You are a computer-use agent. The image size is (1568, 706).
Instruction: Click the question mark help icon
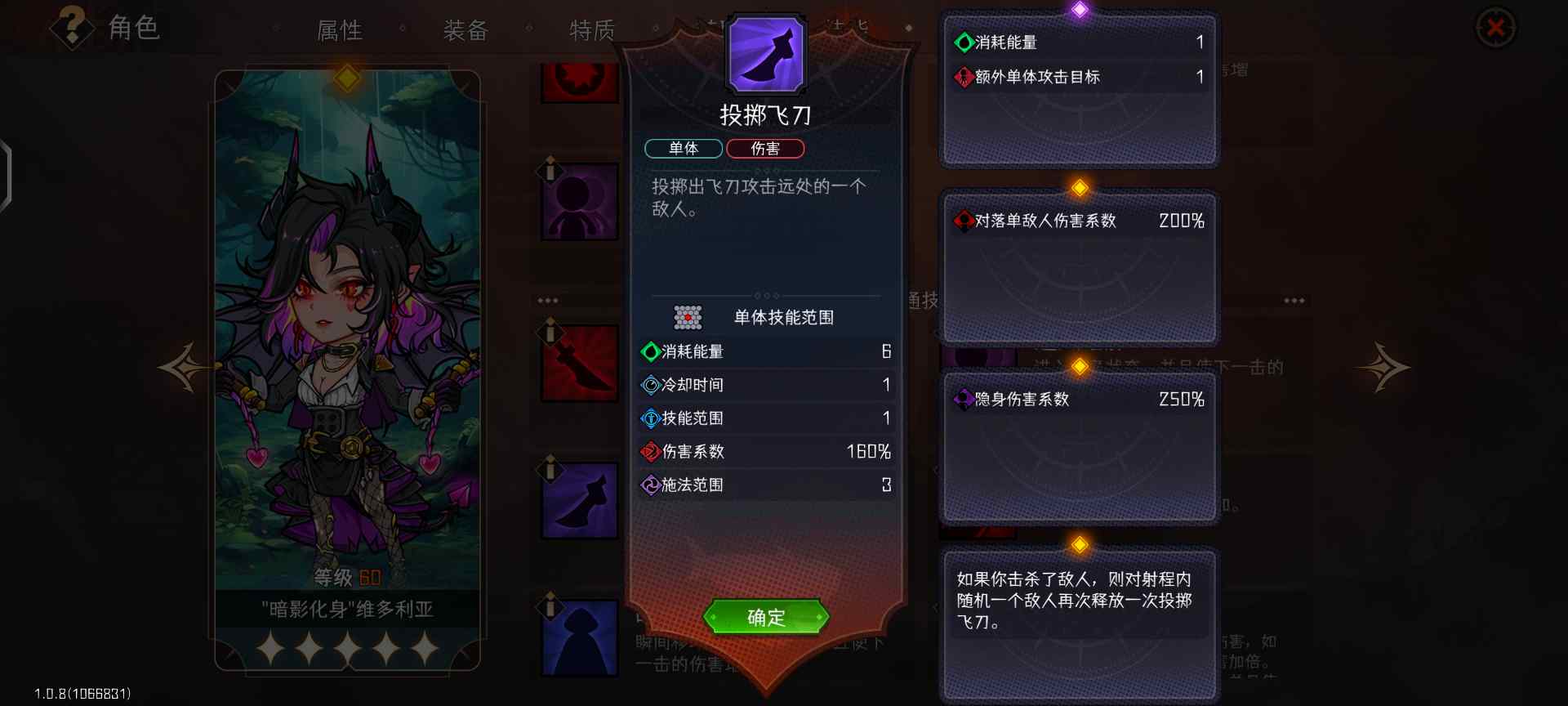[72, 27]
